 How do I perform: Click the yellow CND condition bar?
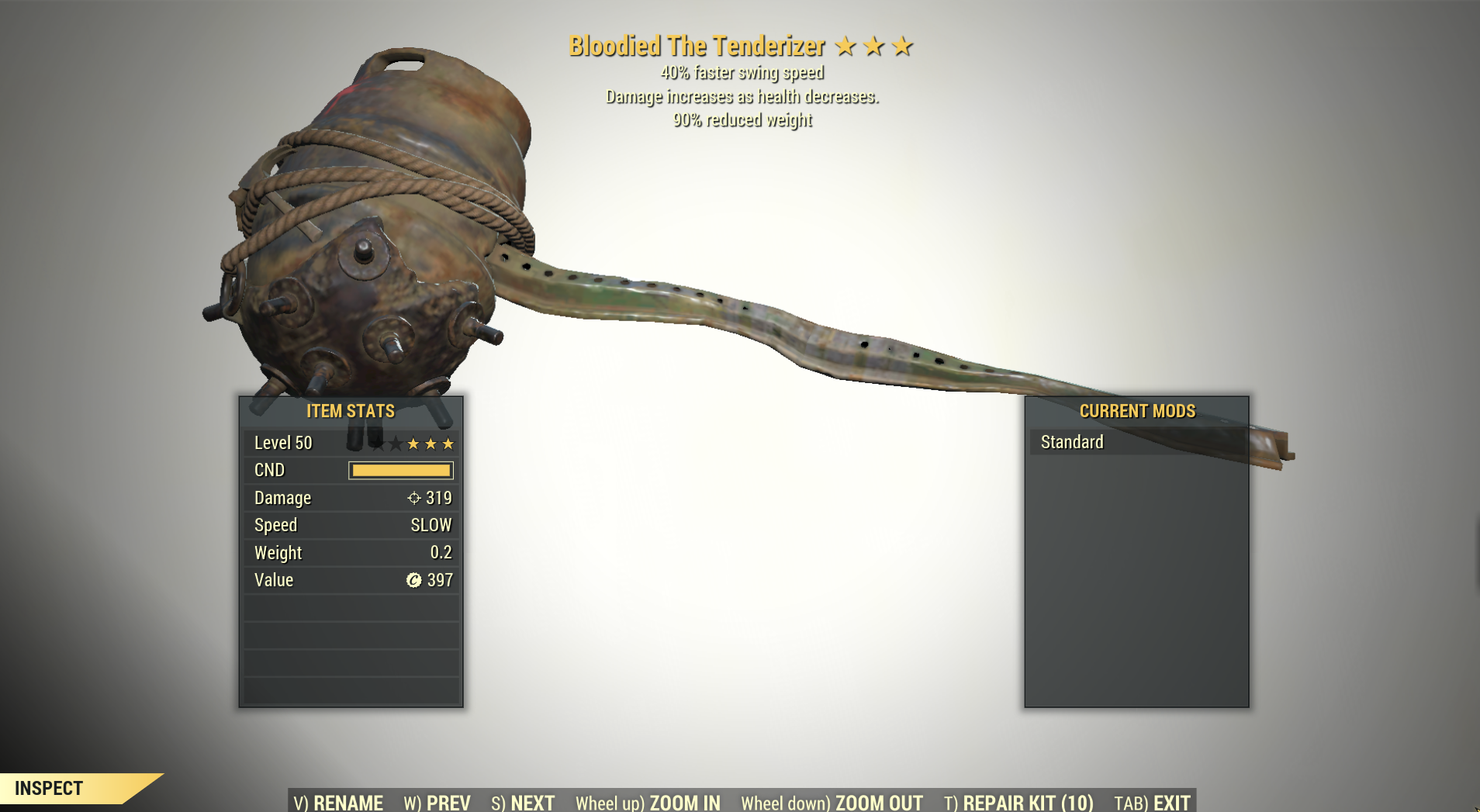401,470
